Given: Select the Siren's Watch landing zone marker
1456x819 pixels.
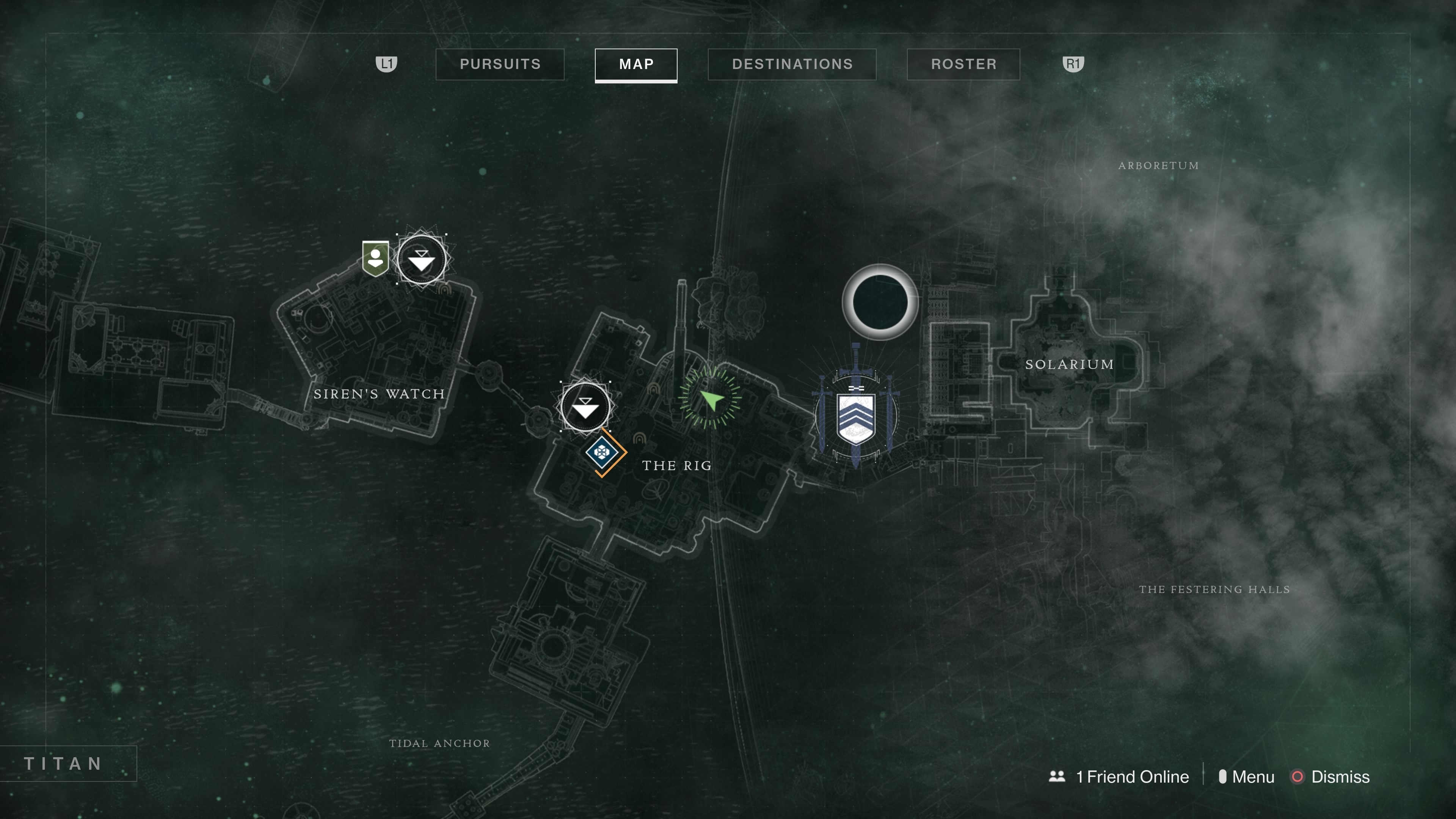Looking at the screenshot, I should [421, 260].
